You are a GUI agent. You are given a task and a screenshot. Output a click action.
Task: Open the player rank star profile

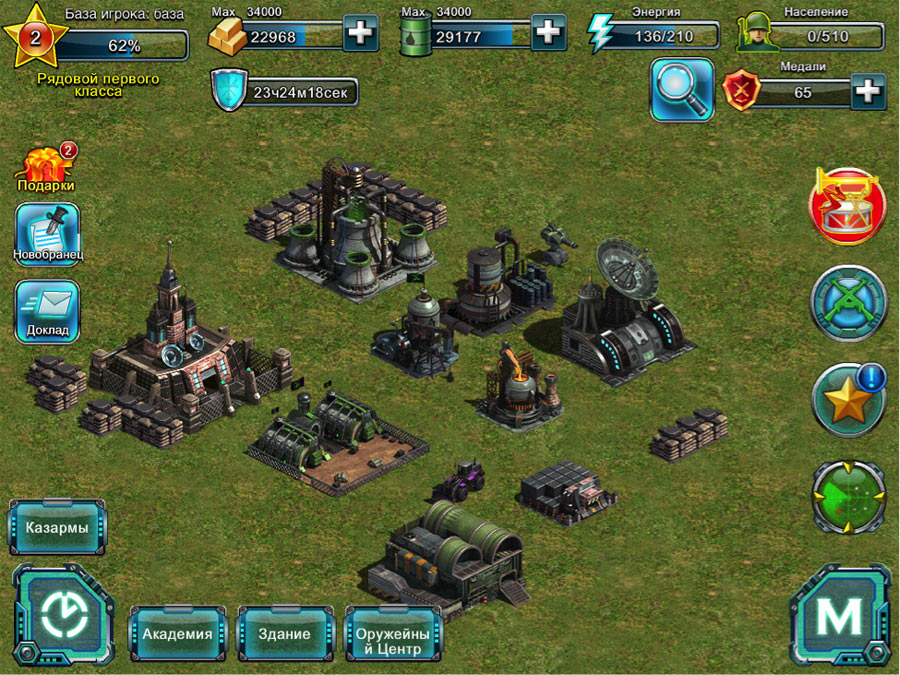pyautogui.click(x=34, y=38)
